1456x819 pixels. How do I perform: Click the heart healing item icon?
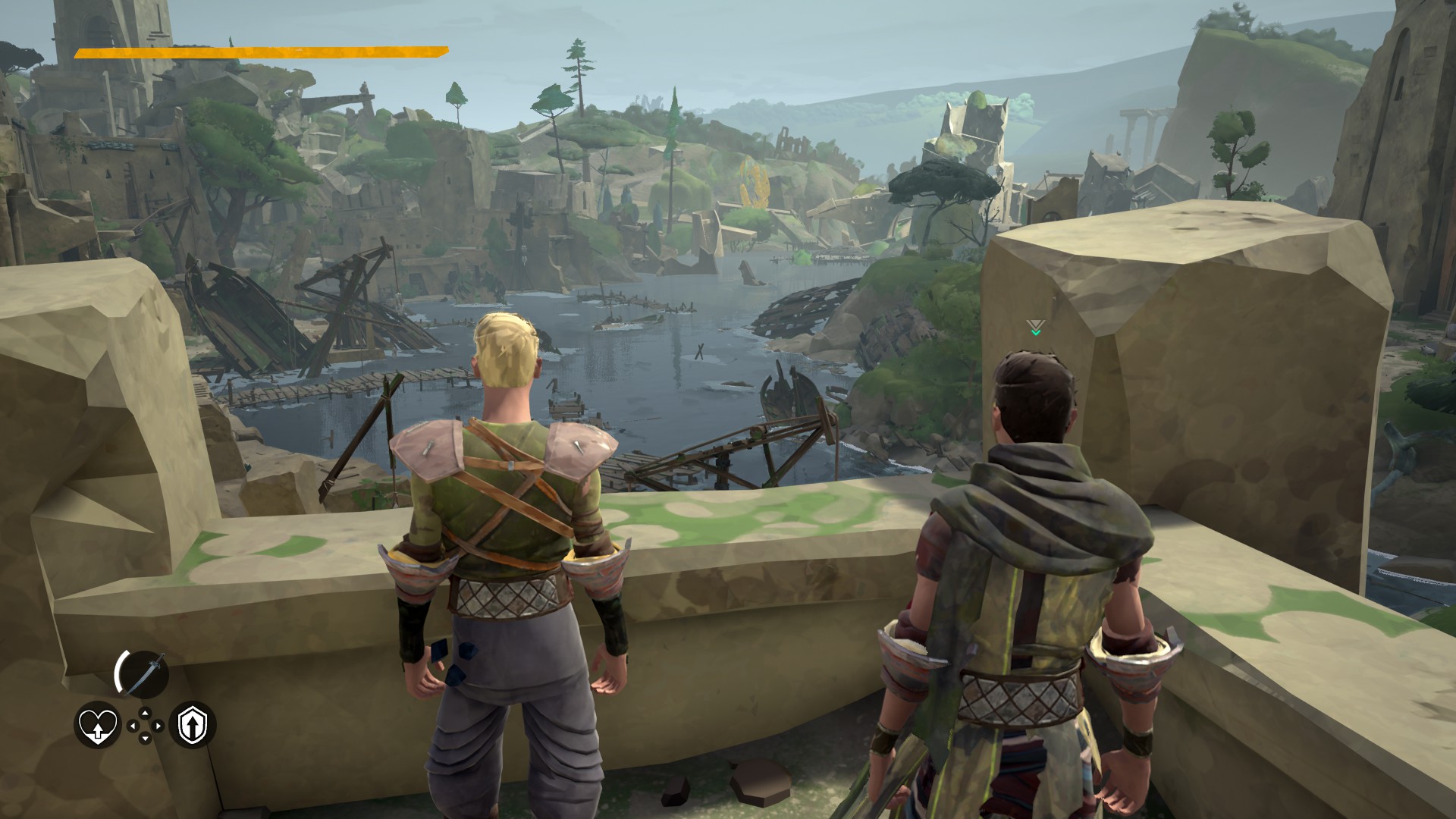pyautogui.click(x=96, y=726)
